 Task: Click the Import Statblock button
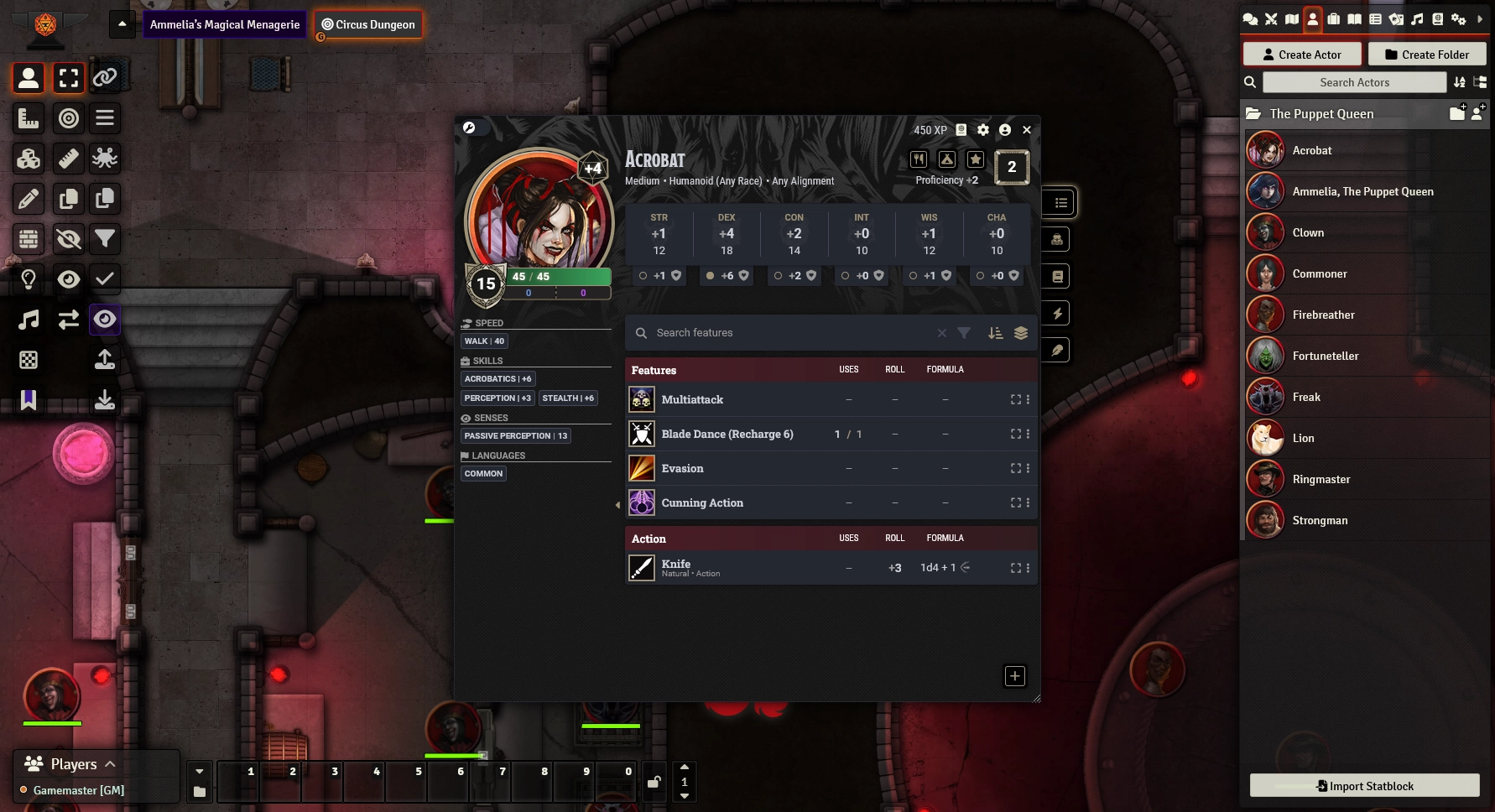pos(1364,786)
